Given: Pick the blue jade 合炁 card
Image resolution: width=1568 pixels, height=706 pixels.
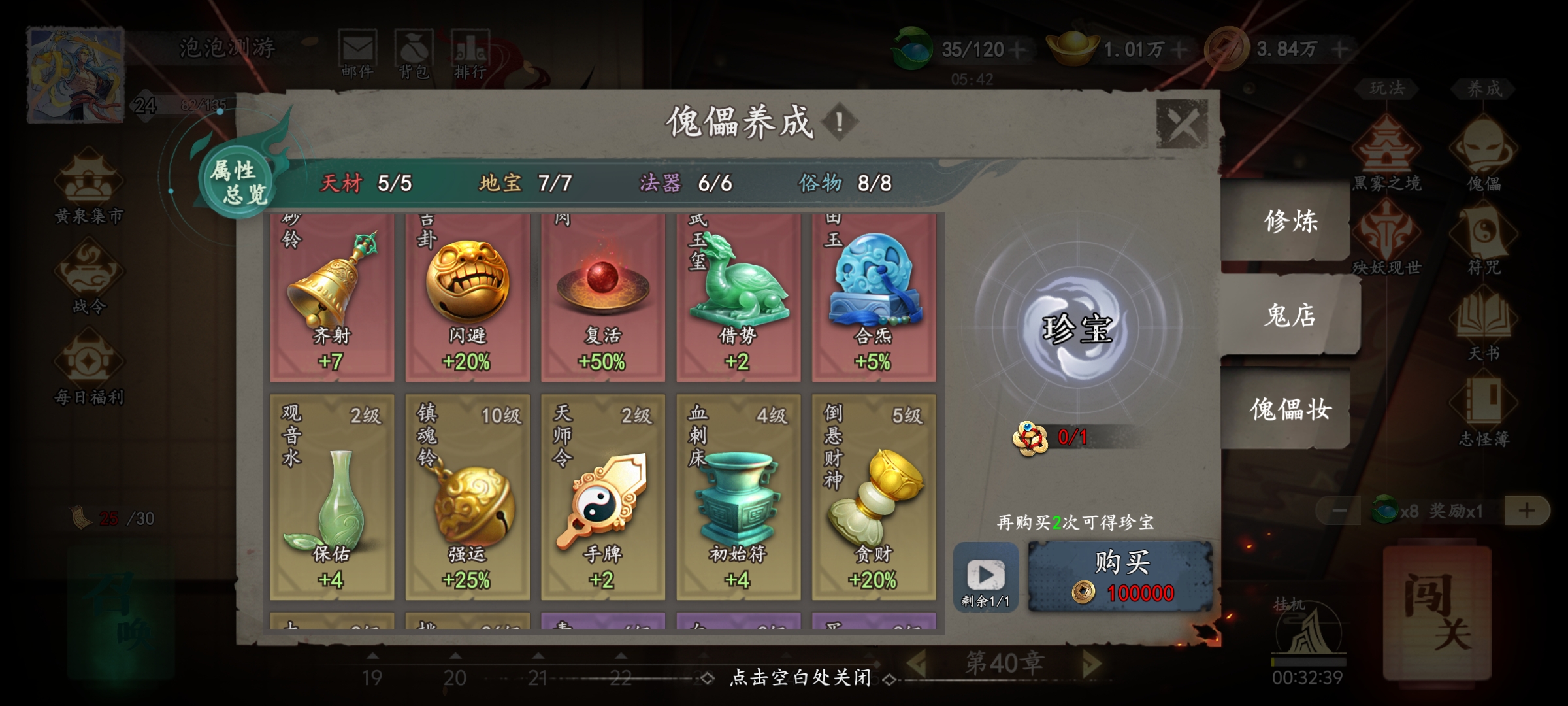Looking at the screenshot, I should coord(874,298).
